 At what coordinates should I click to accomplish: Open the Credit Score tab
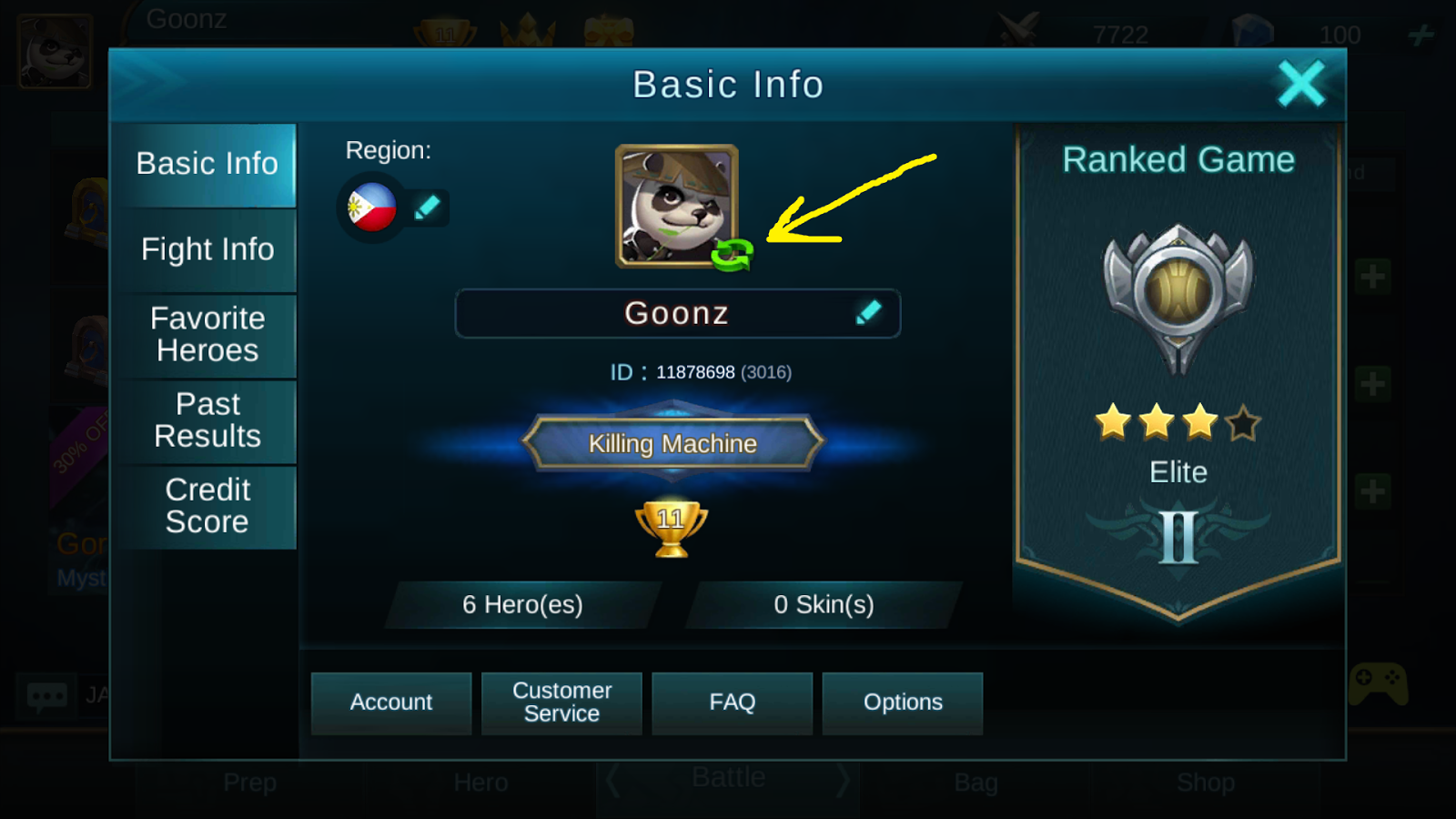[207, 506]
